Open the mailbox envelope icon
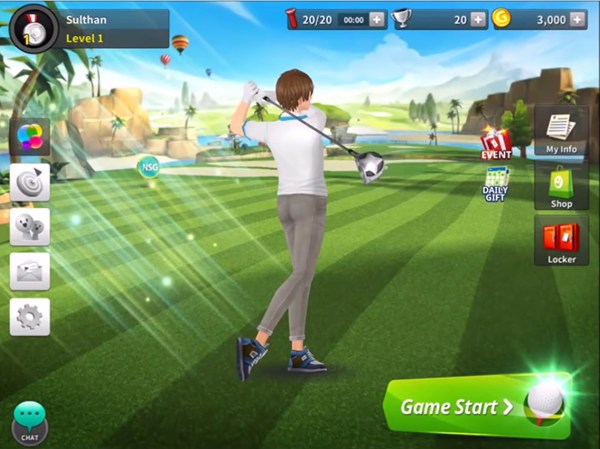The image size is (600, 449). [30, 272]
